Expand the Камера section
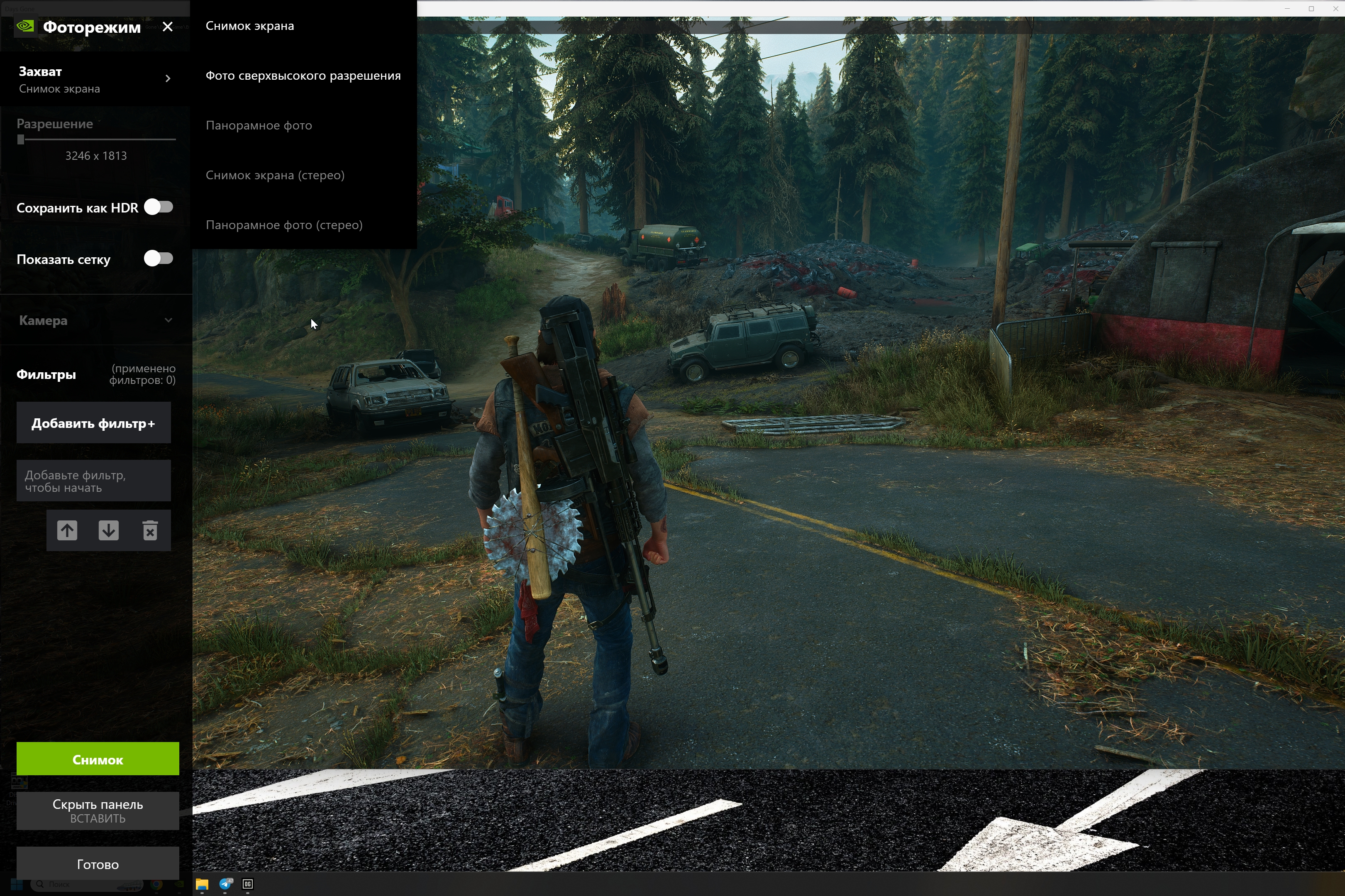Screen dimensions: 1345x896 coord(95,320)
